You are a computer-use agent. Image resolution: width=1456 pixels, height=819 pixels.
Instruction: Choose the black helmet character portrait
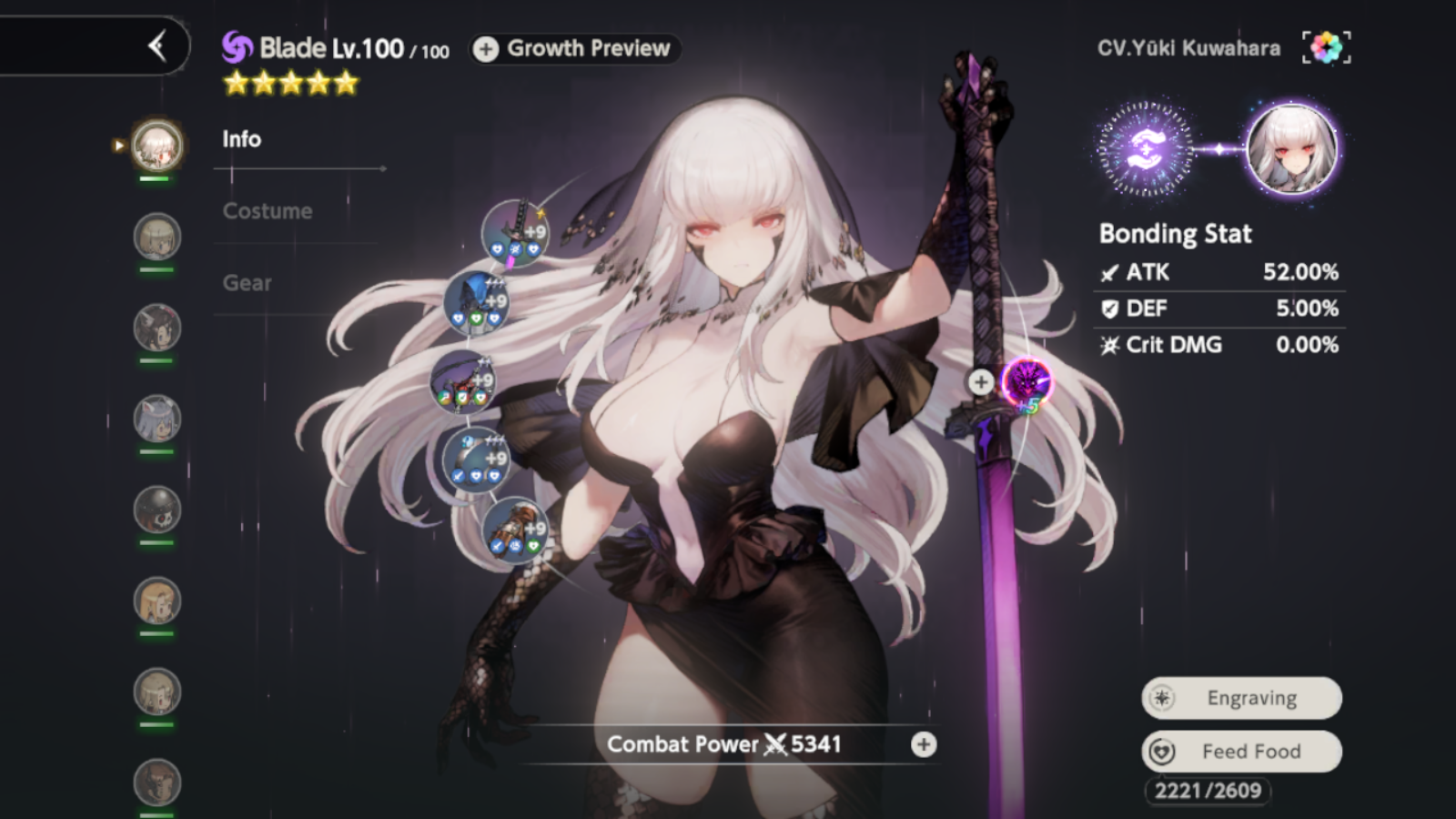coord(157,510)
